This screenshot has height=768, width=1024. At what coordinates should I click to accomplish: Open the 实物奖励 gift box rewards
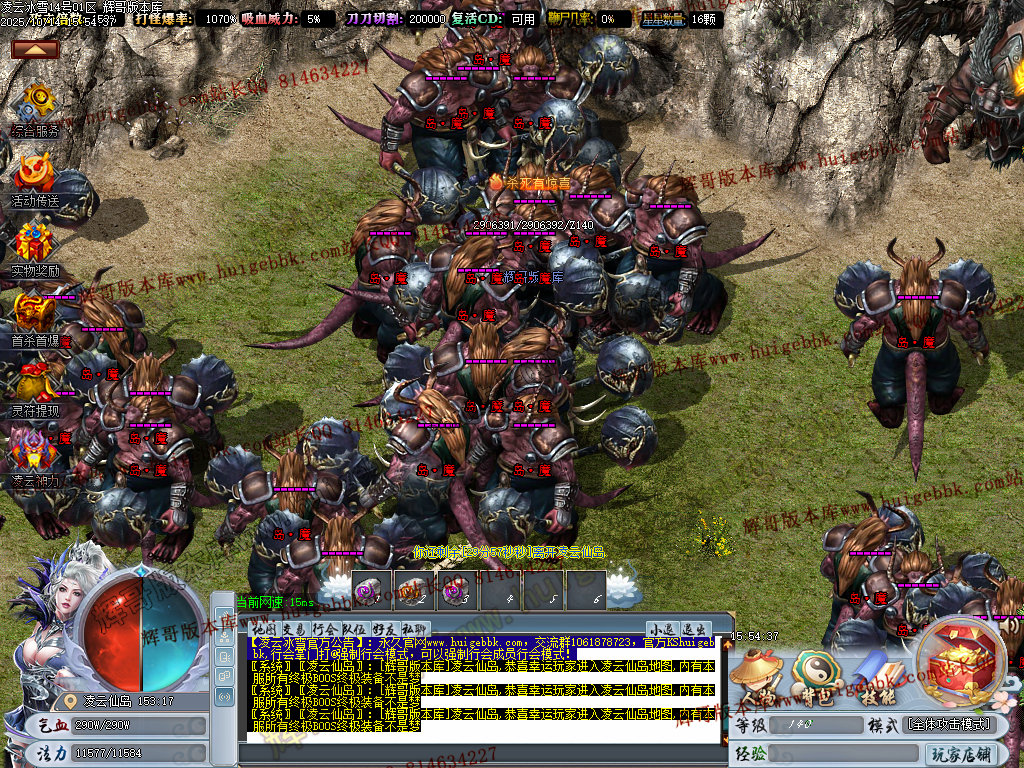(x=36, y=245)
